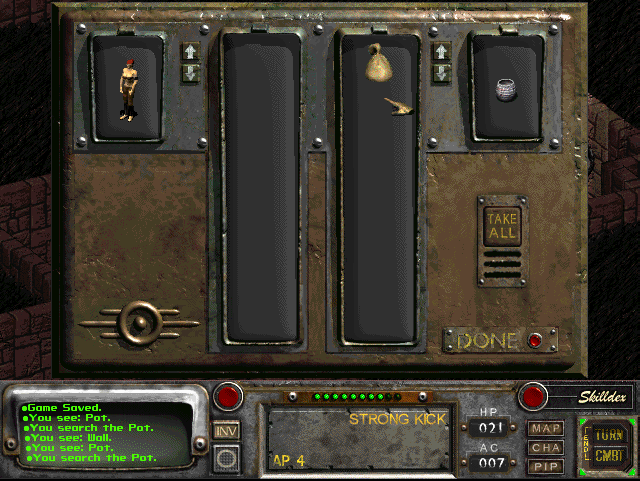640x481 pixels.
Task: Open the PIP-Boy
Action: pyautogui.click(x=546, y=465)
